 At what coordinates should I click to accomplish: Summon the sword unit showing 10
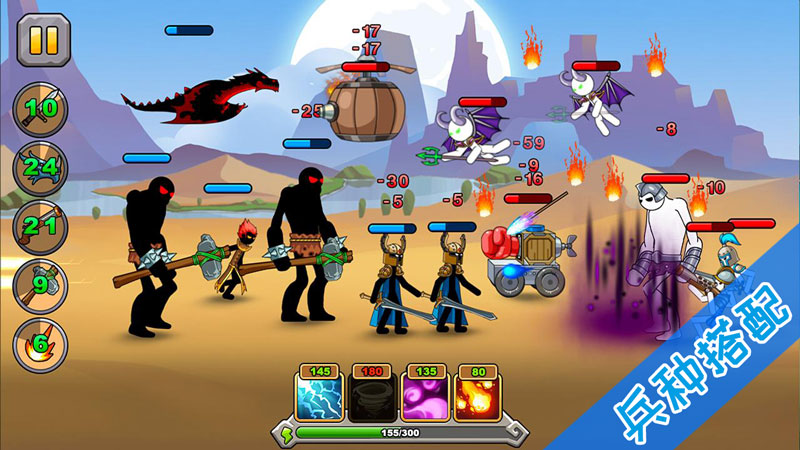40,109
